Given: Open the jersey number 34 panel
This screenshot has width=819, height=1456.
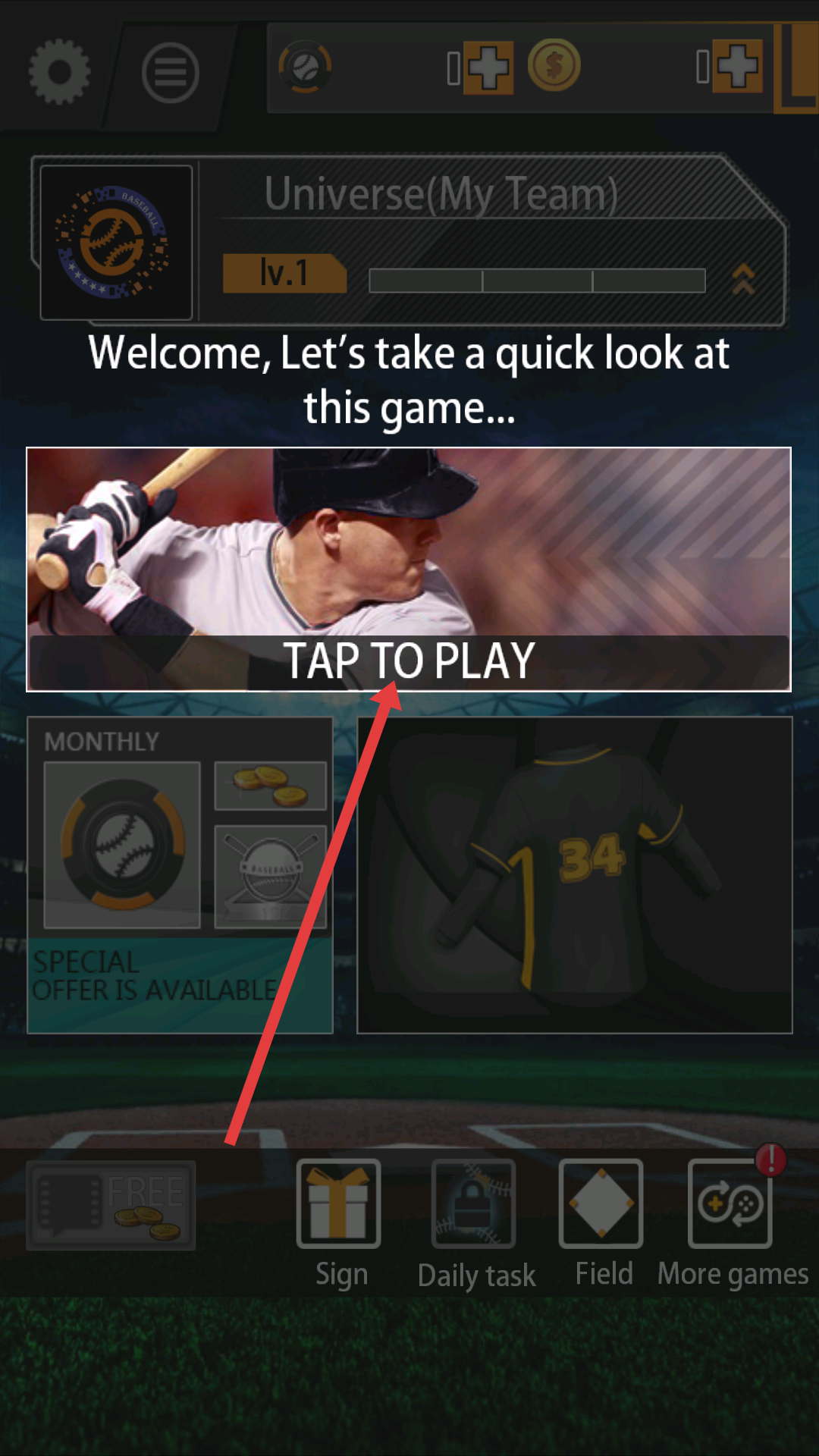Looking at the screenshot, I should point(575,875).
